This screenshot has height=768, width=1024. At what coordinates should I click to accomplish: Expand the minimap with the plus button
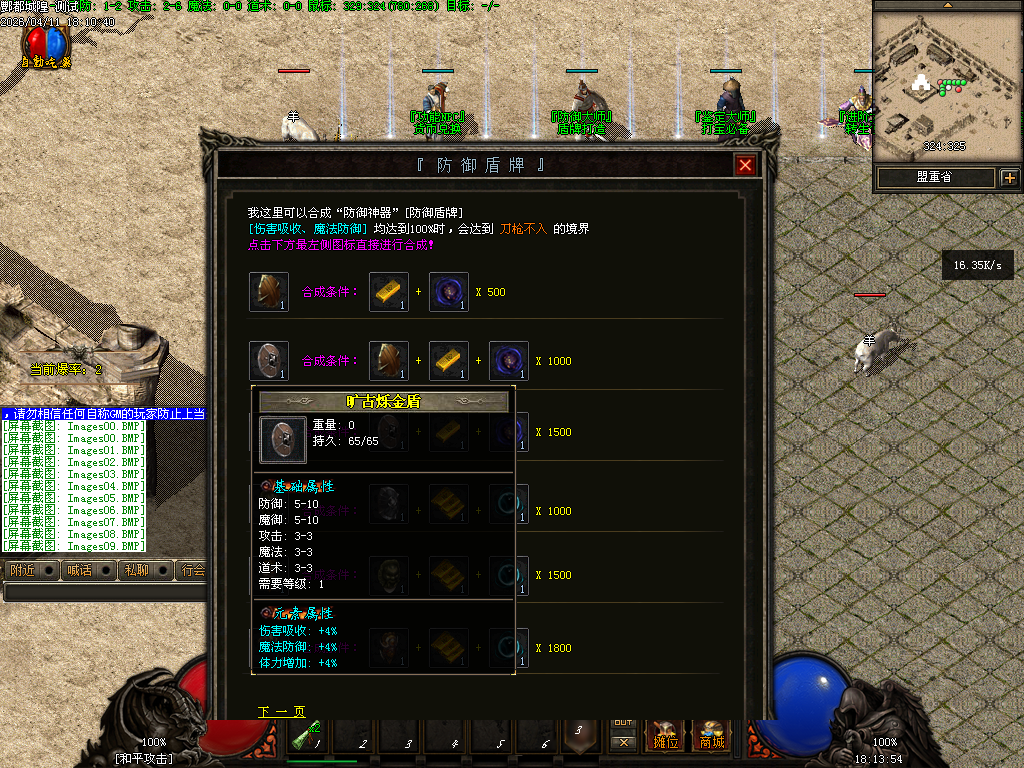point(1009,178)
